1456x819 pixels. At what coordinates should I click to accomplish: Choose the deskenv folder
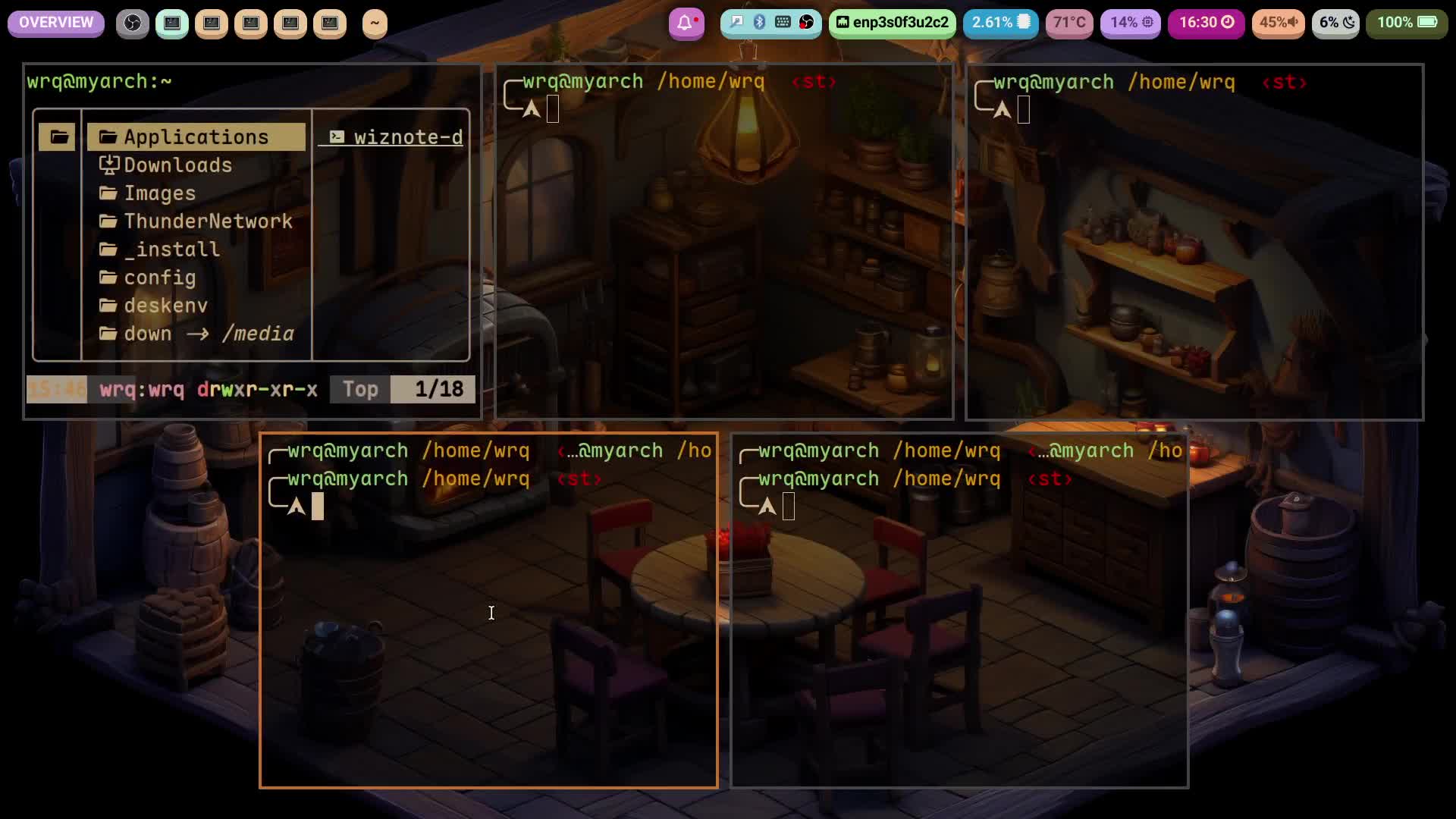pos(165,306)
